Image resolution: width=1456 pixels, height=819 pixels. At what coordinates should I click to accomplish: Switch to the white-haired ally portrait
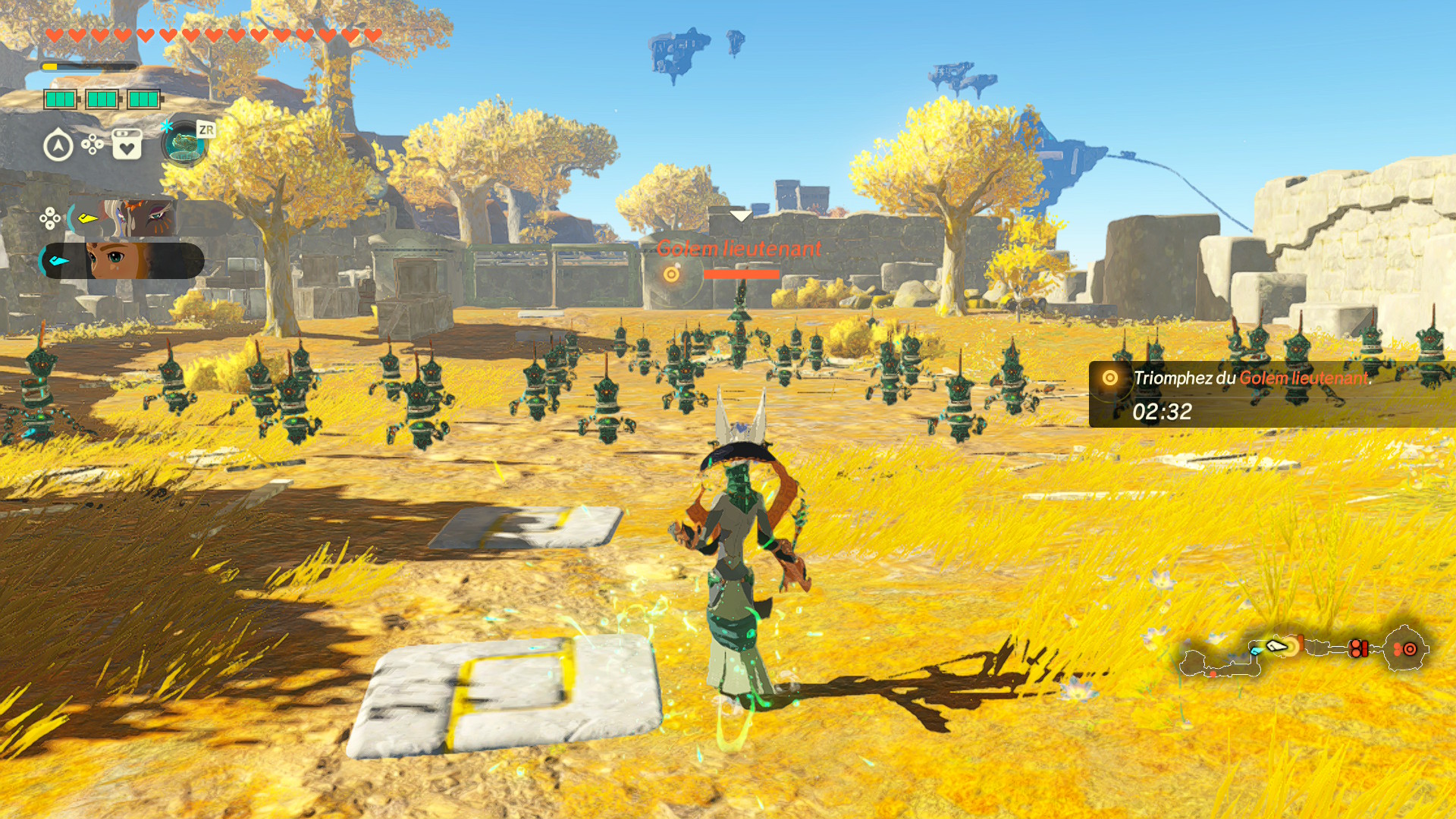click(x=136, y=218)
